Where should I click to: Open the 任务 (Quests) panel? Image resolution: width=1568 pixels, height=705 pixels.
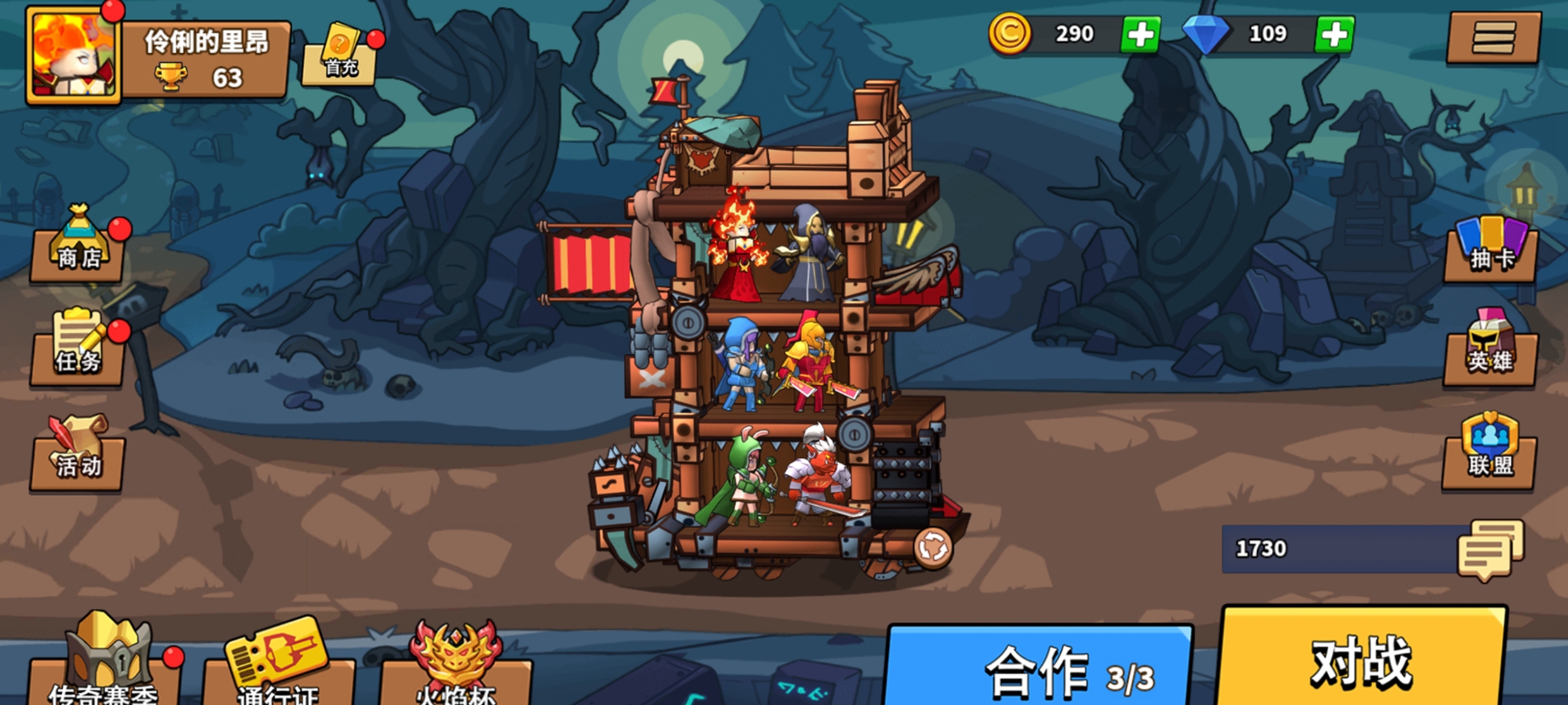coord(76,357)
